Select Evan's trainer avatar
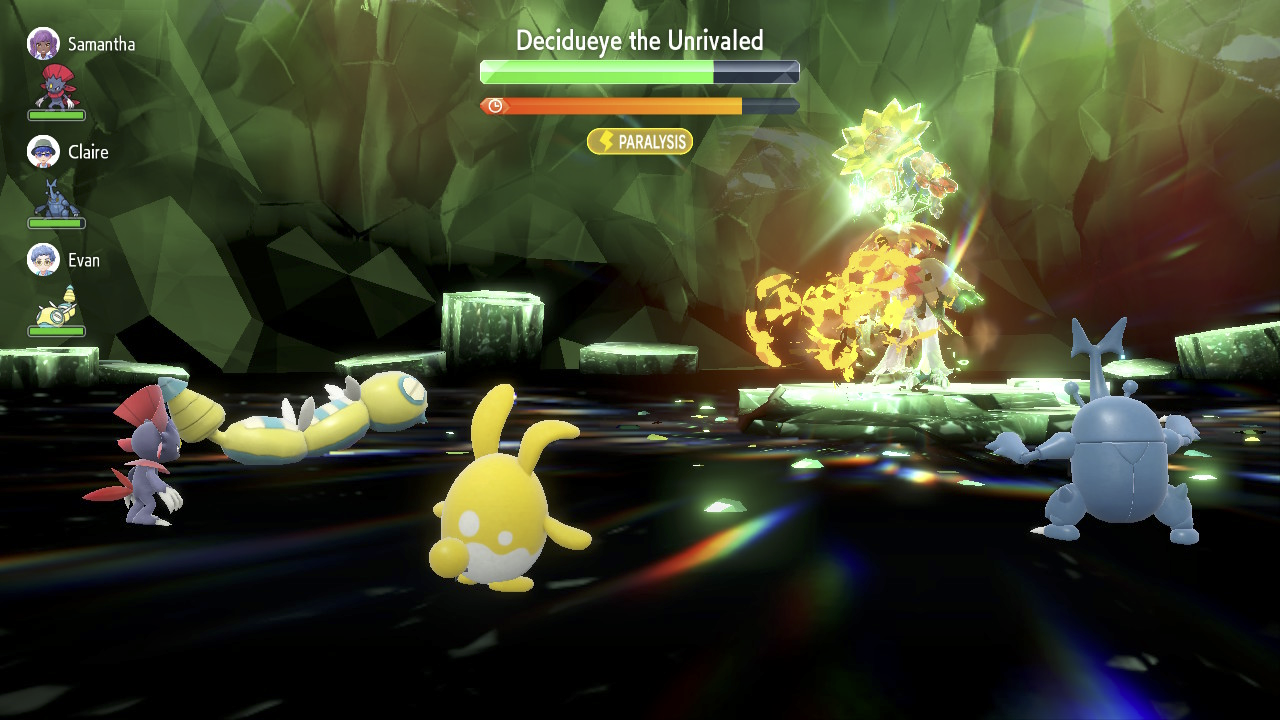This screenshot has height=720, width=1280. (x=43, y=260)
